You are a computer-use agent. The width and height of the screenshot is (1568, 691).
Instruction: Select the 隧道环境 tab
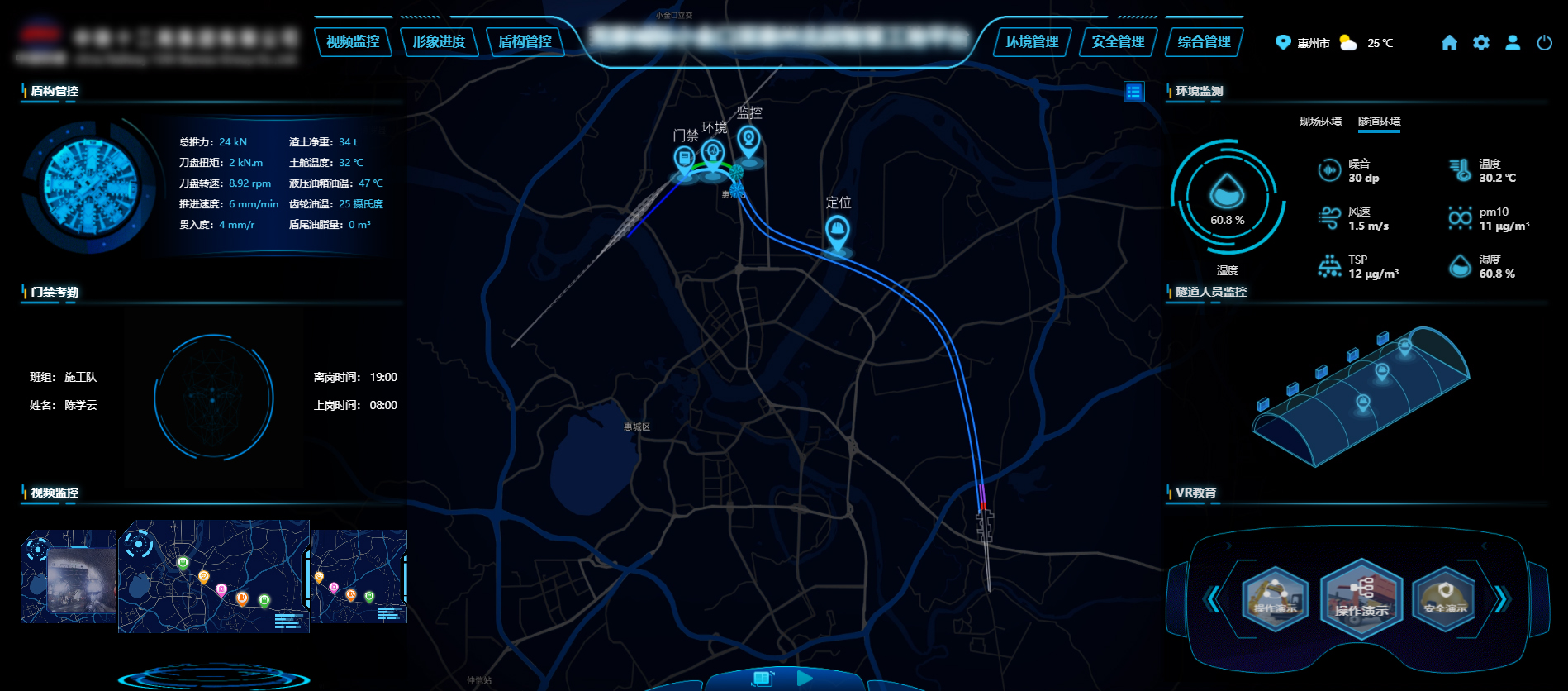coord(1379,122)
